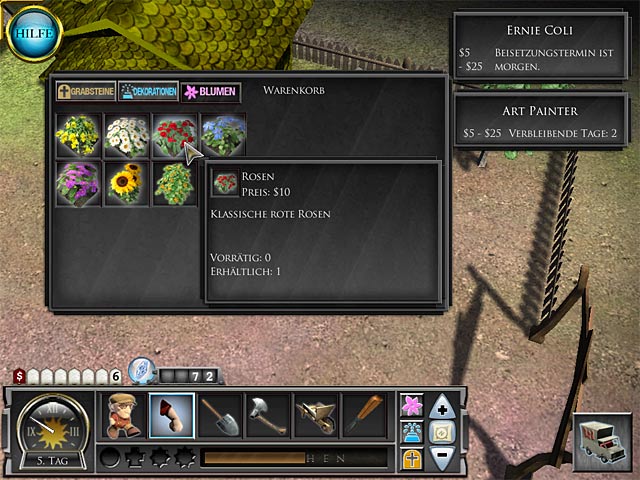Viewport: 640px width, 480px height.
Task: View the Art Painter order
Action: tap(544, 121)
